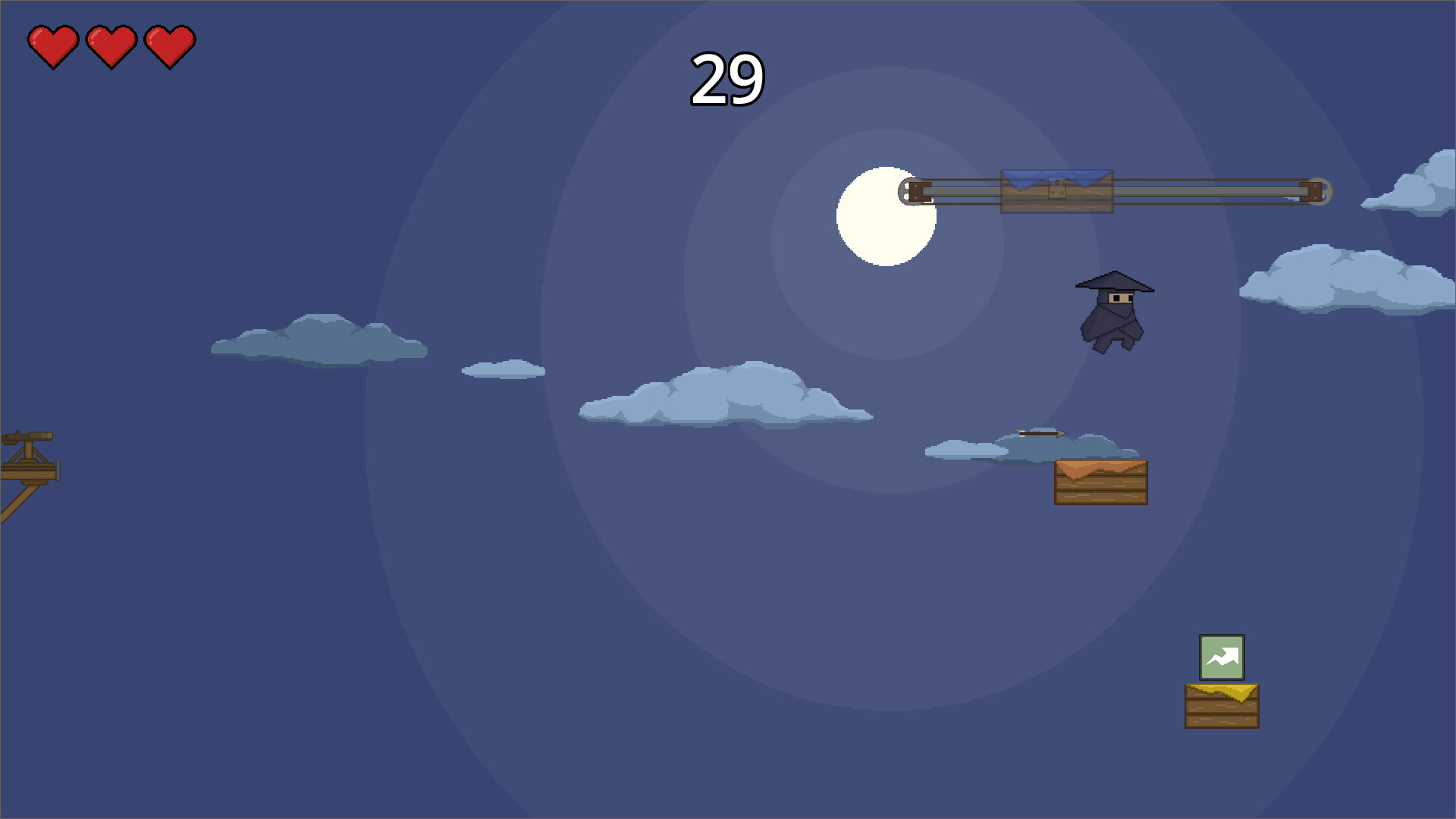Click the blue-draped crate on the moving rail
Image resolution: width=1456 pixels, height=819 pixels.
tap(1056, 190)
